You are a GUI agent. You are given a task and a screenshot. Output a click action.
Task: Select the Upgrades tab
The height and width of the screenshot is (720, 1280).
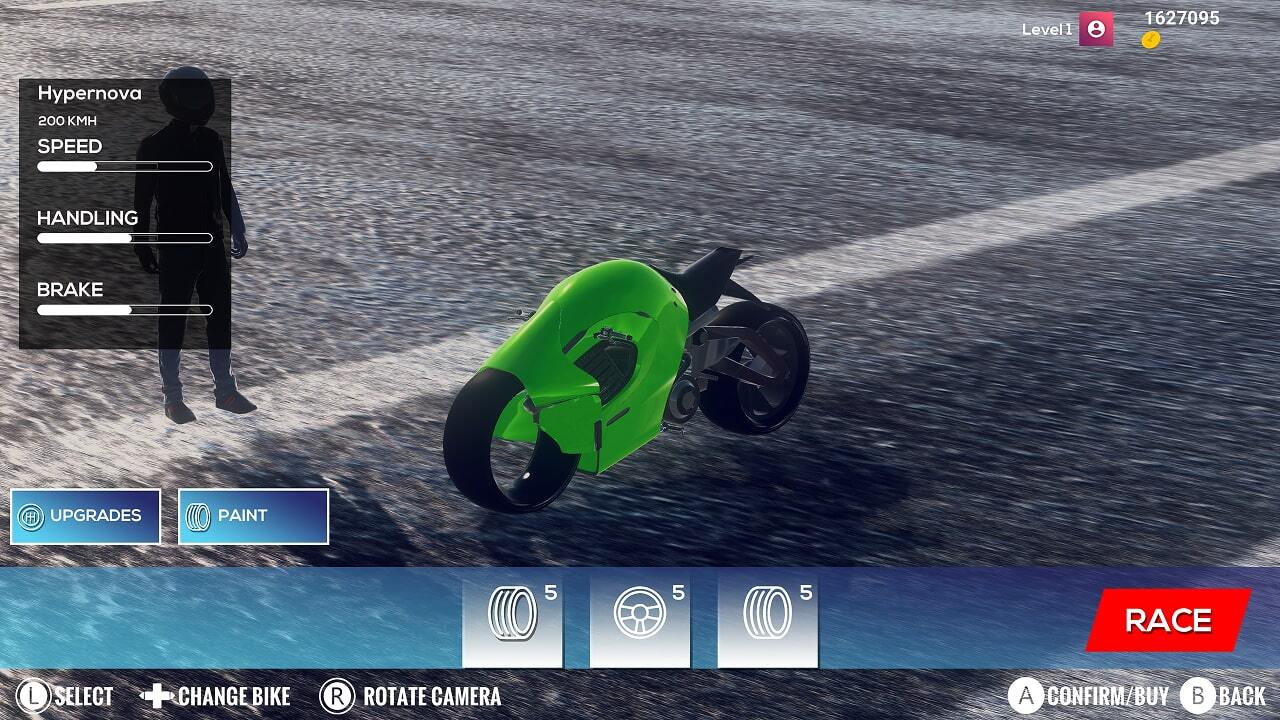[x=85, y=515]
